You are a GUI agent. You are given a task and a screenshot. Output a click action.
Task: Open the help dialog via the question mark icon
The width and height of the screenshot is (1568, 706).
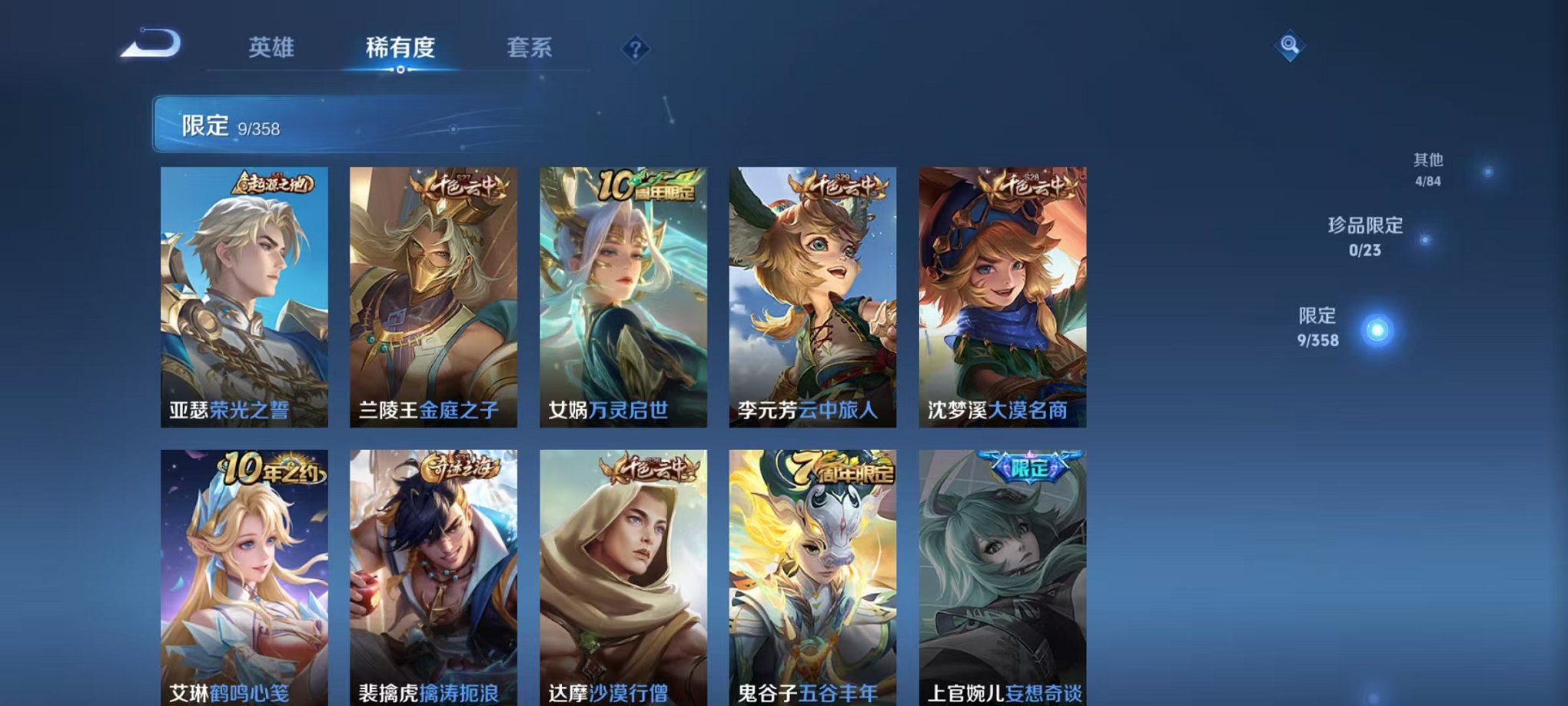[633, 49]
